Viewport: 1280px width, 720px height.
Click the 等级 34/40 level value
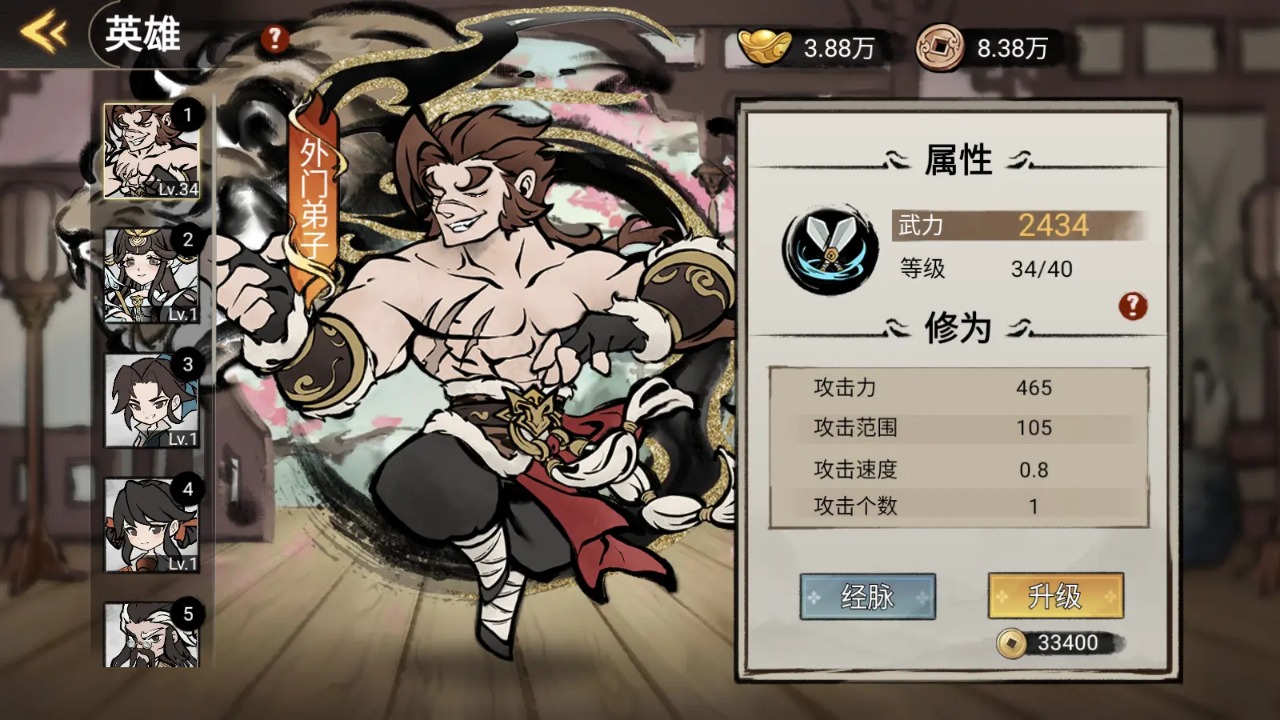(x=1040, y=268)
